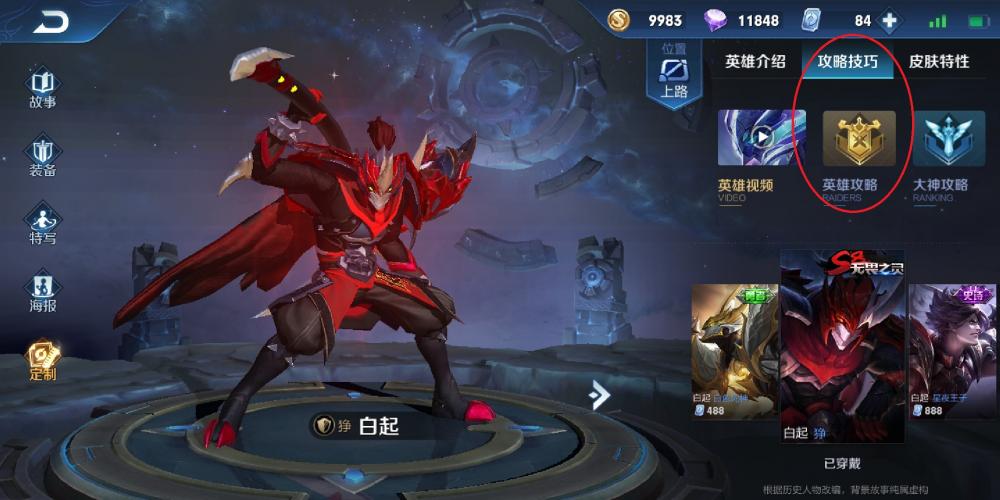Screen dimensions: 1000x500
Task: Click the gold coin currency icon
Action: [620, 21]
